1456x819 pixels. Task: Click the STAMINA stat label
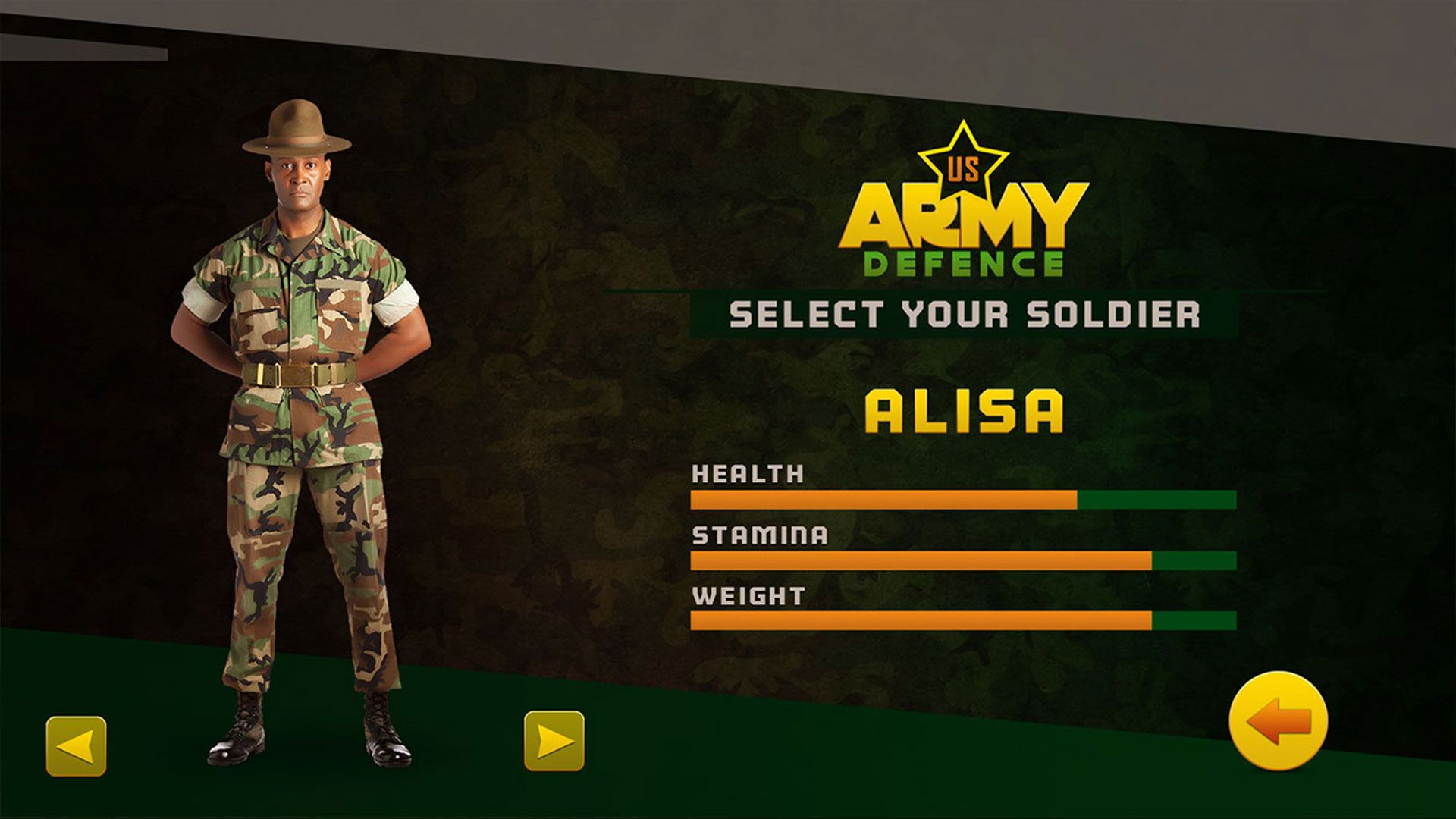[758, 535]
